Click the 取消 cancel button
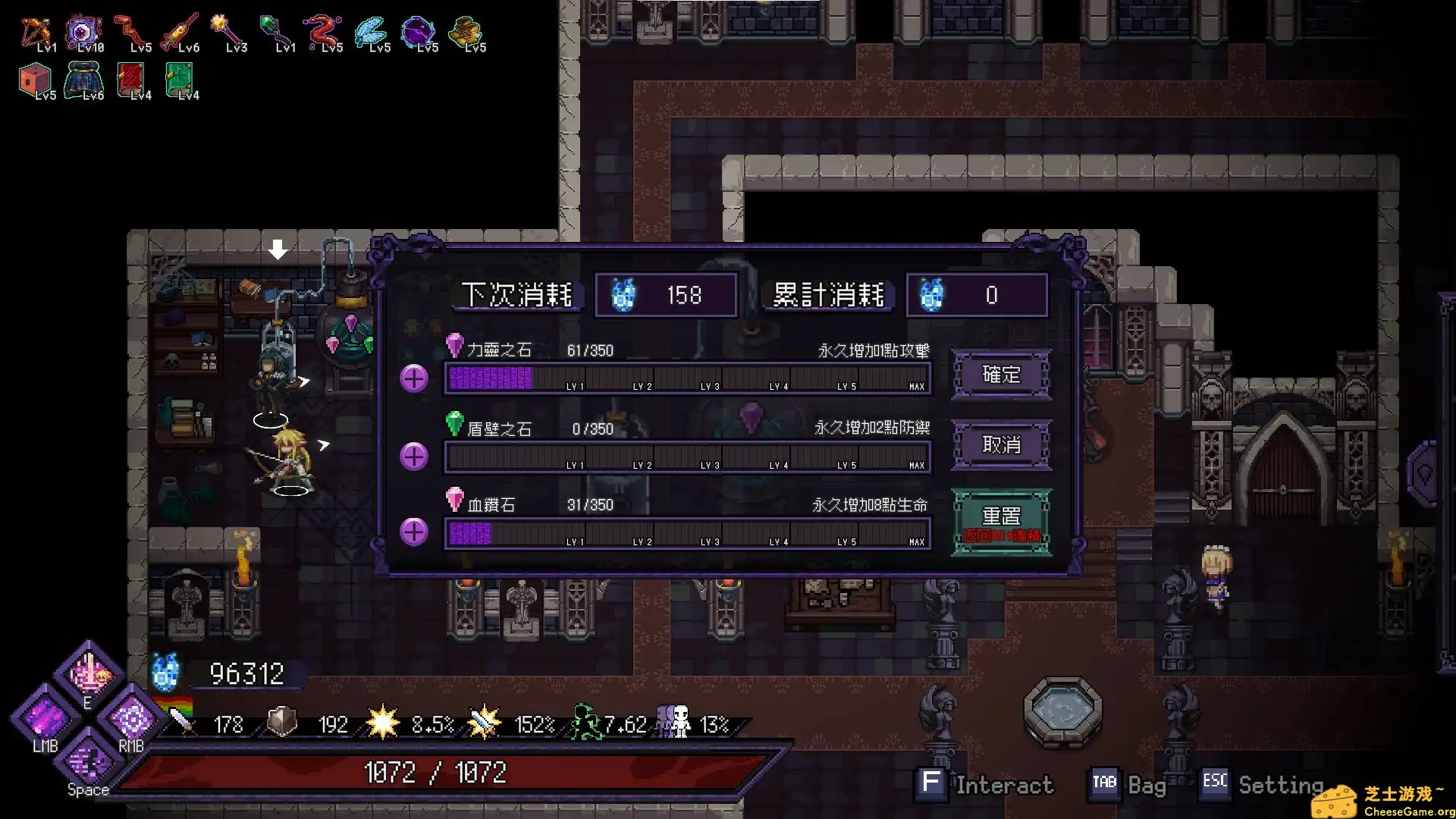This screenshot has height=819, width=1456. click(x=1001, y=445)
